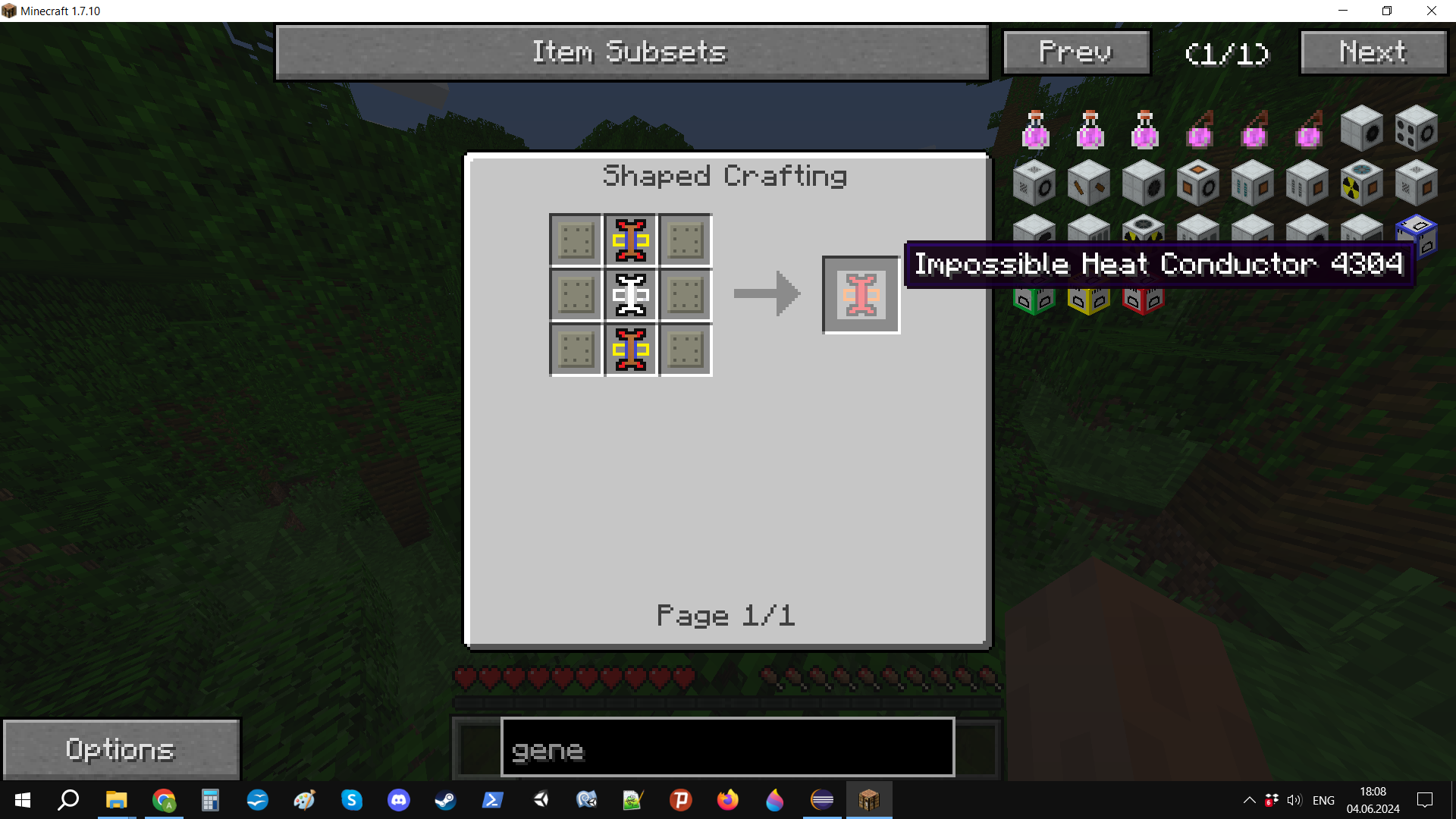
Task: Go to the previous item page with Prev
Action: 1076,52
